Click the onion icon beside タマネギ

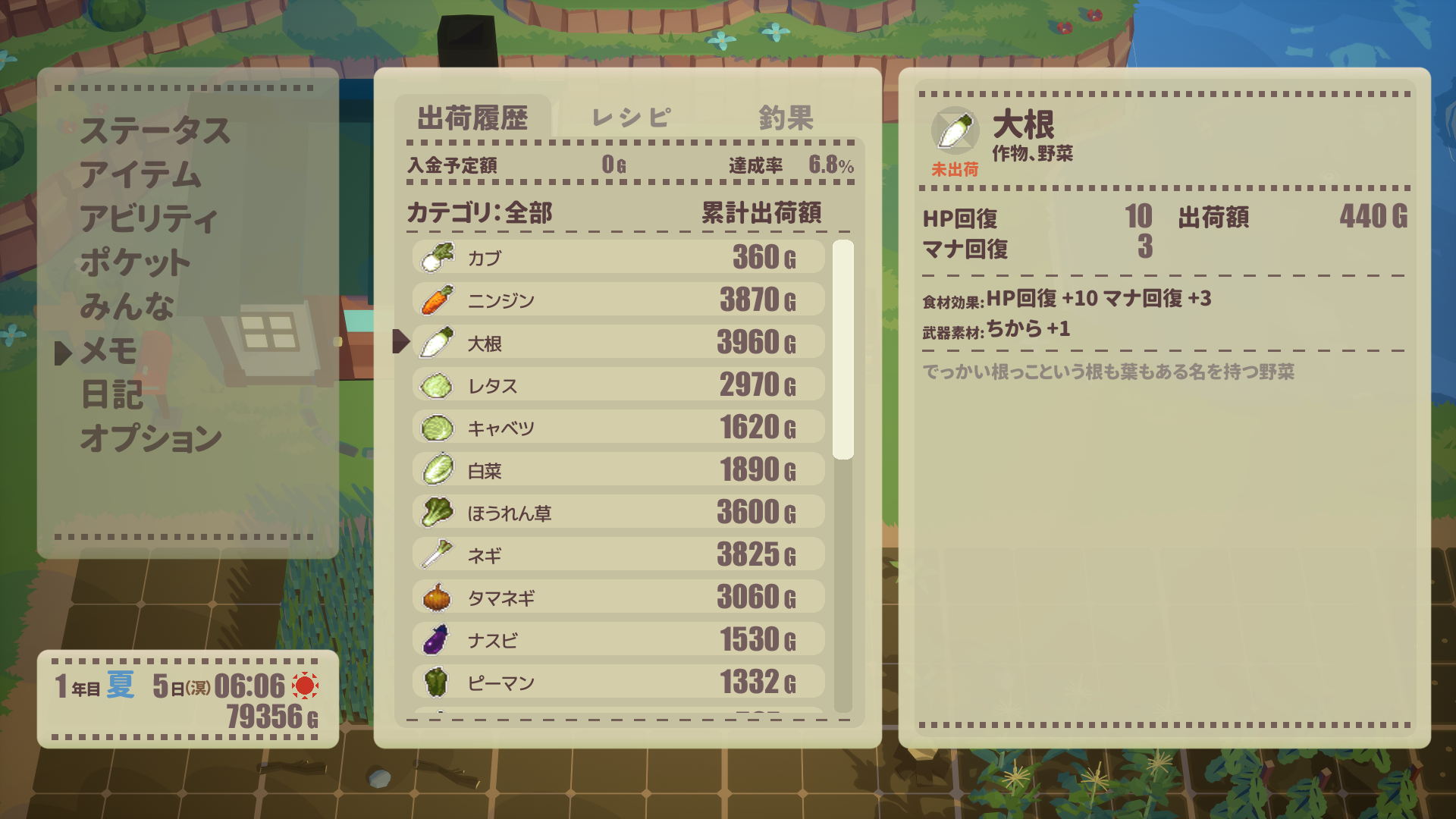(x=436, y=597)
